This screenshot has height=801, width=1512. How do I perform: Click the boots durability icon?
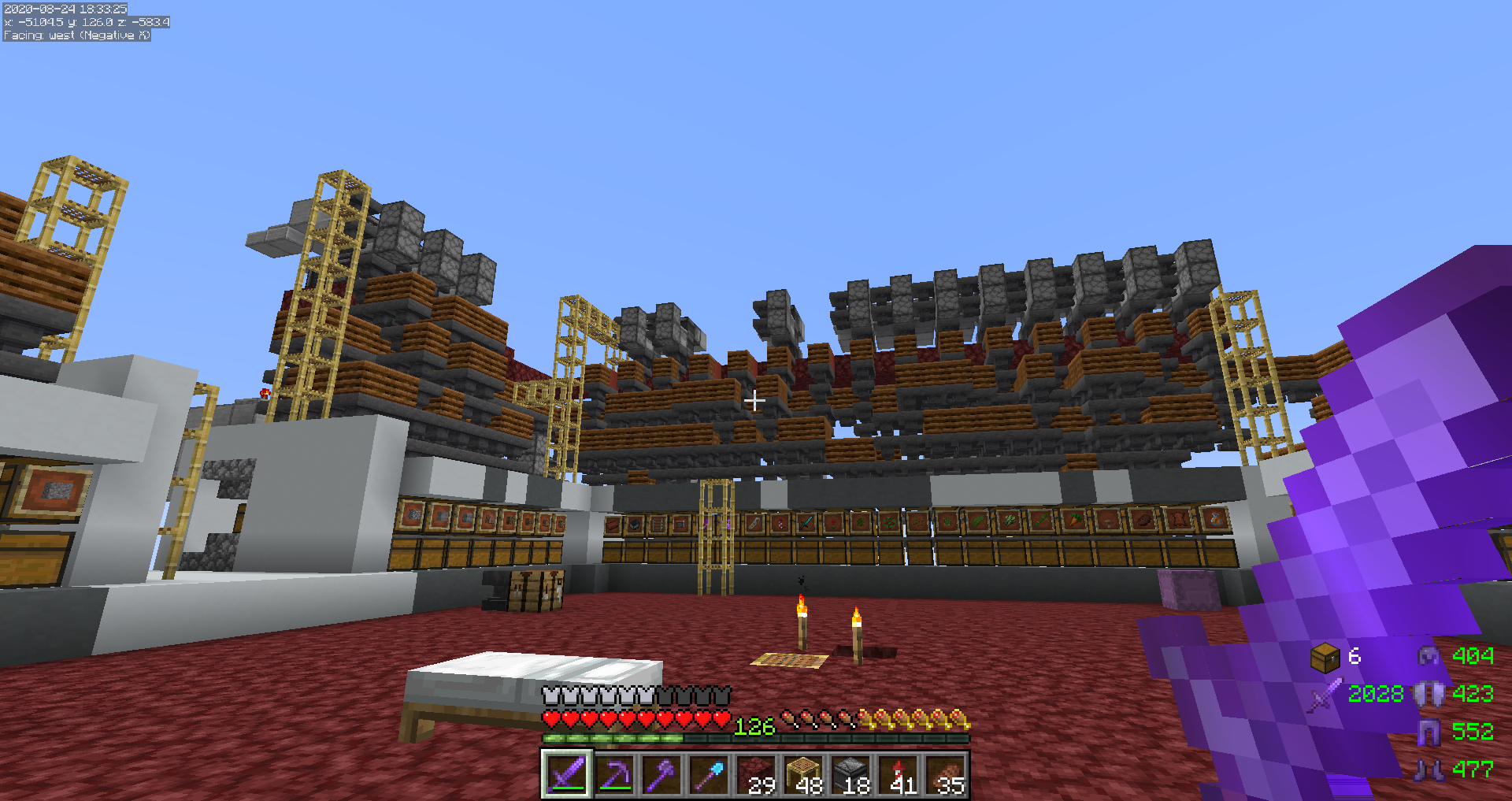(1429, 769)
